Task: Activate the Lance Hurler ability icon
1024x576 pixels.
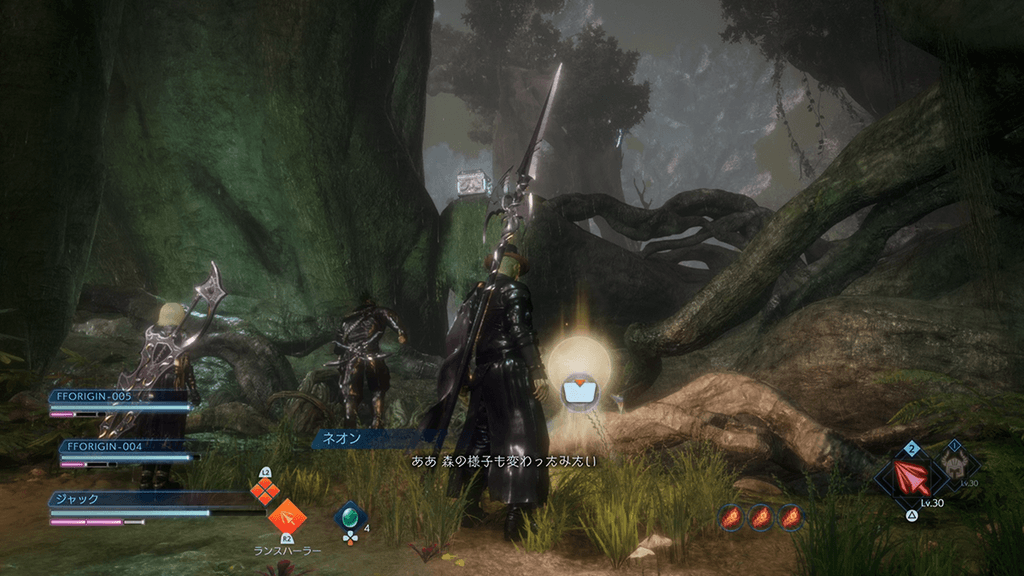Action: (x=287, y=516)
